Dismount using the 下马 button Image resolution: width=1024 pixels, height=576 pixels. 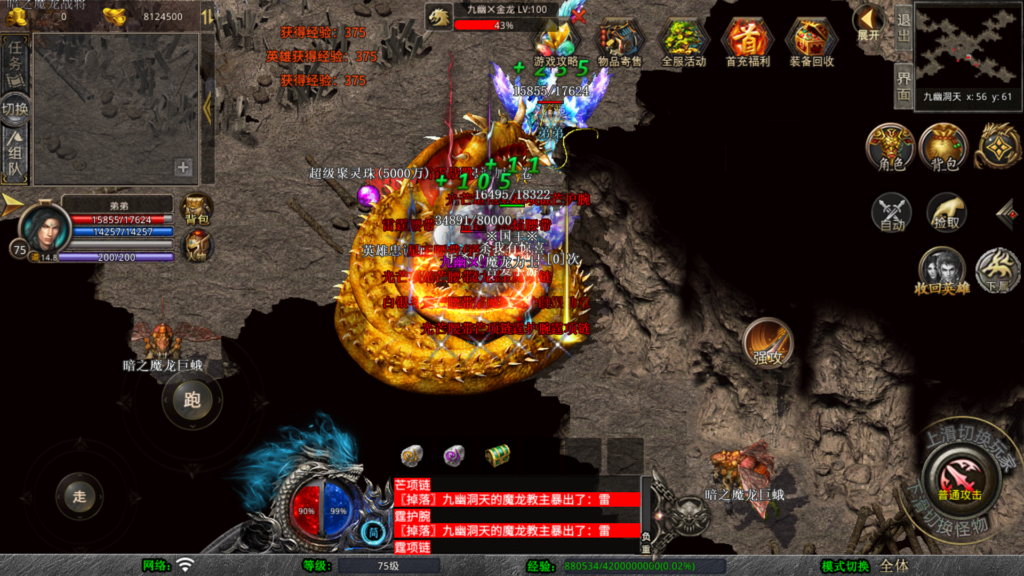[x=997, y=269]
